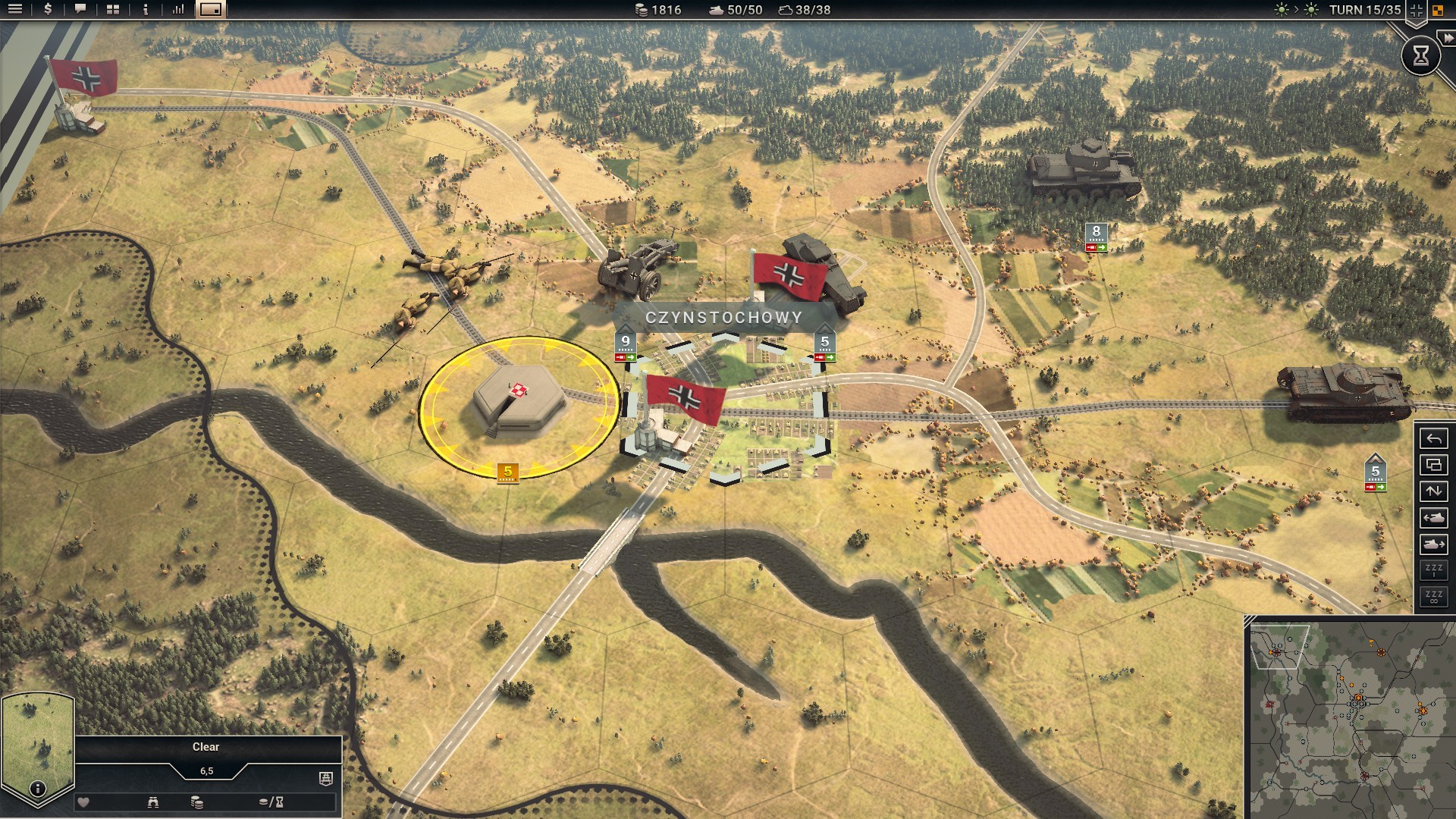Click the shrink arrows icon beside turn counter
This screenshot has height=819, width=1456.
1416,11
